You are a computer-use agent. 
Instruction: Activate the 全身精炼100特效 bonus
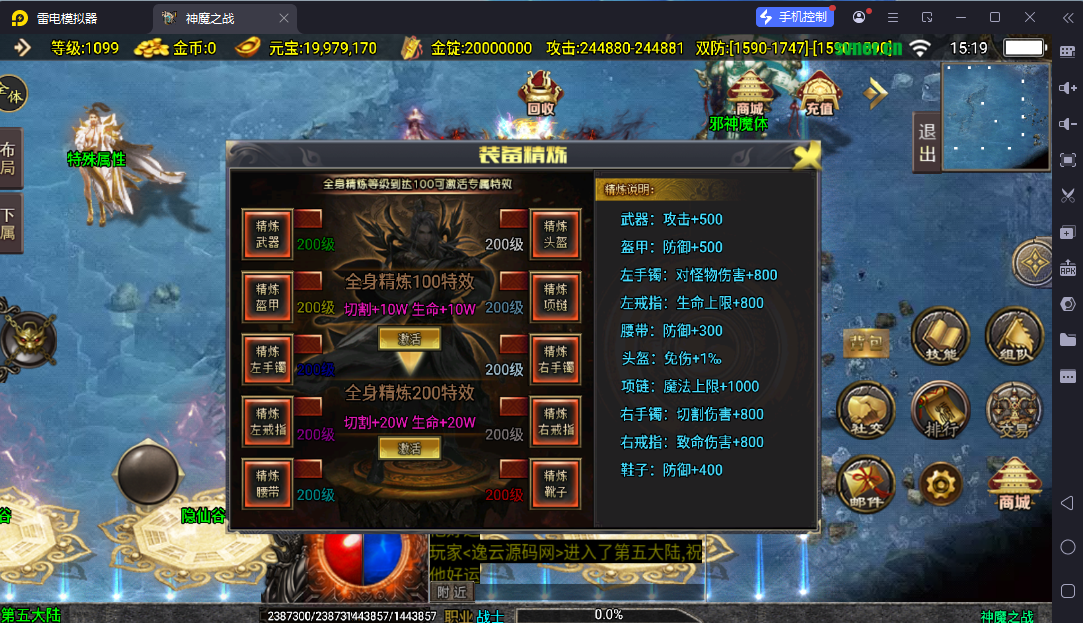(409, 339)
